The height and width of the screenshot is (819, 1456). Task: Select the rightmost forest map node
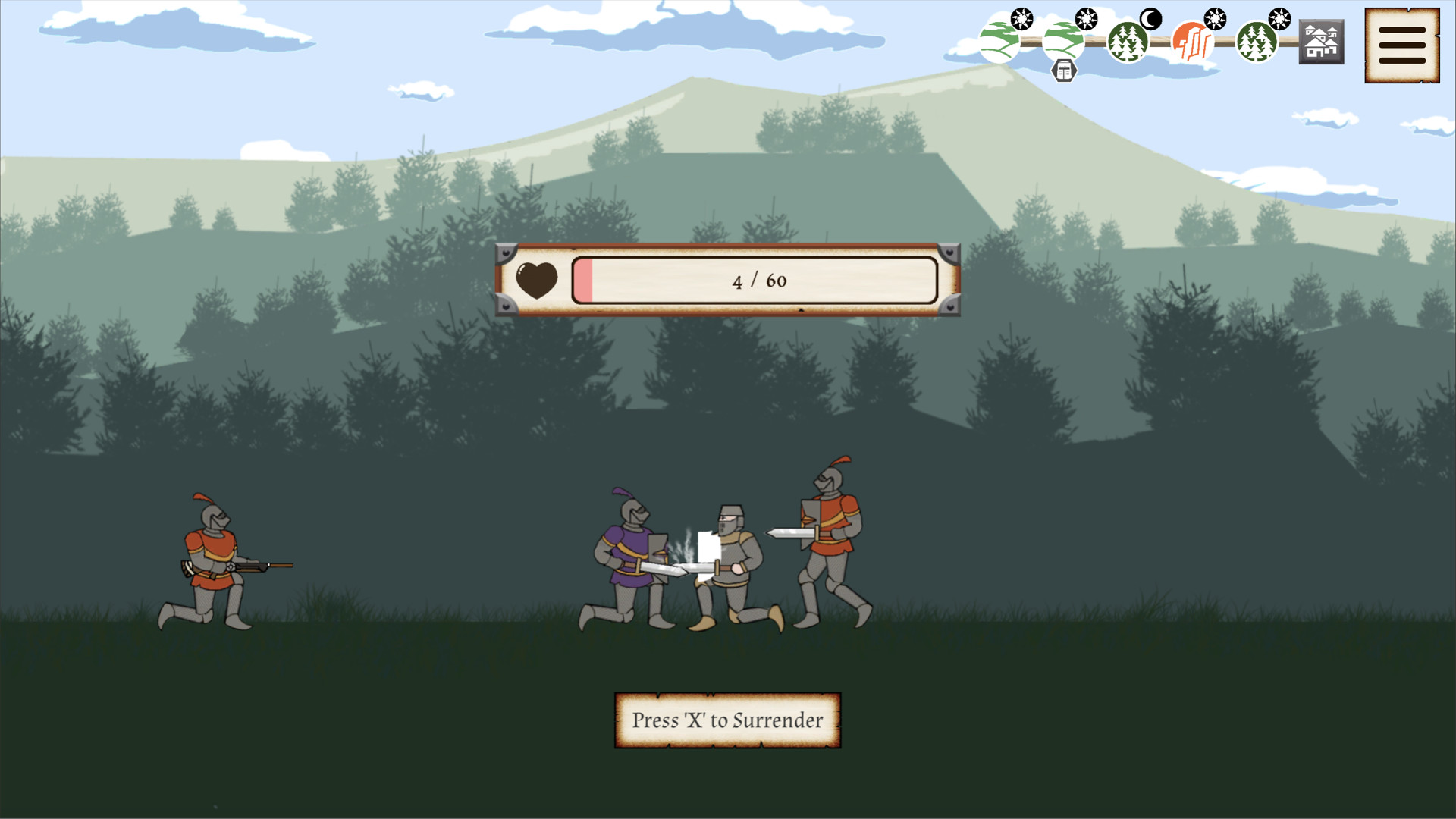pyautogui.click(x=1255, y=42)
